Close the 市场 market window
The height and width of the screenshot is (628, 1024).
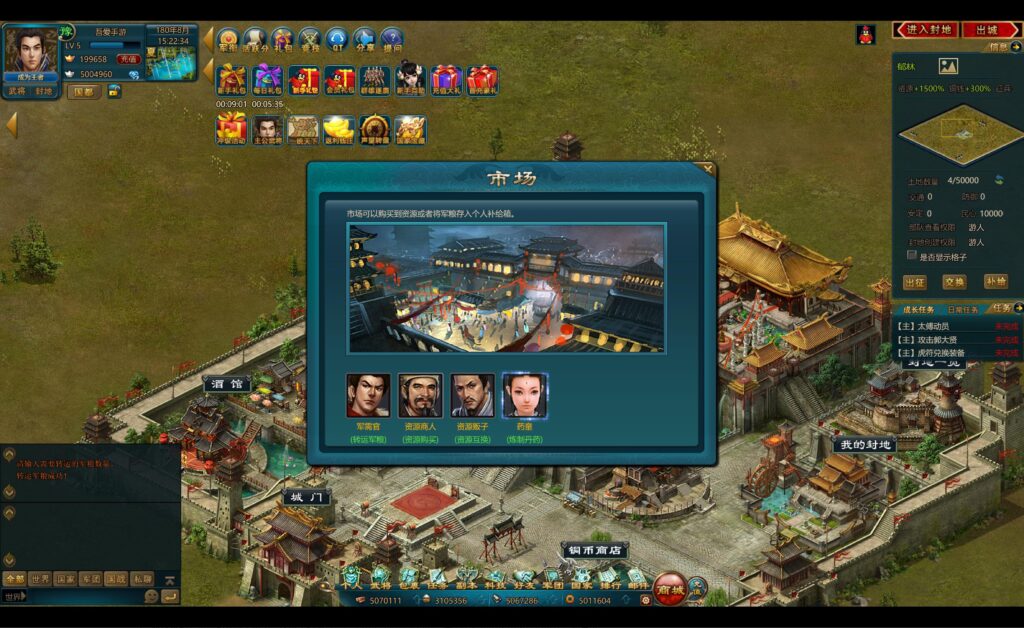(x=708, y=169)
